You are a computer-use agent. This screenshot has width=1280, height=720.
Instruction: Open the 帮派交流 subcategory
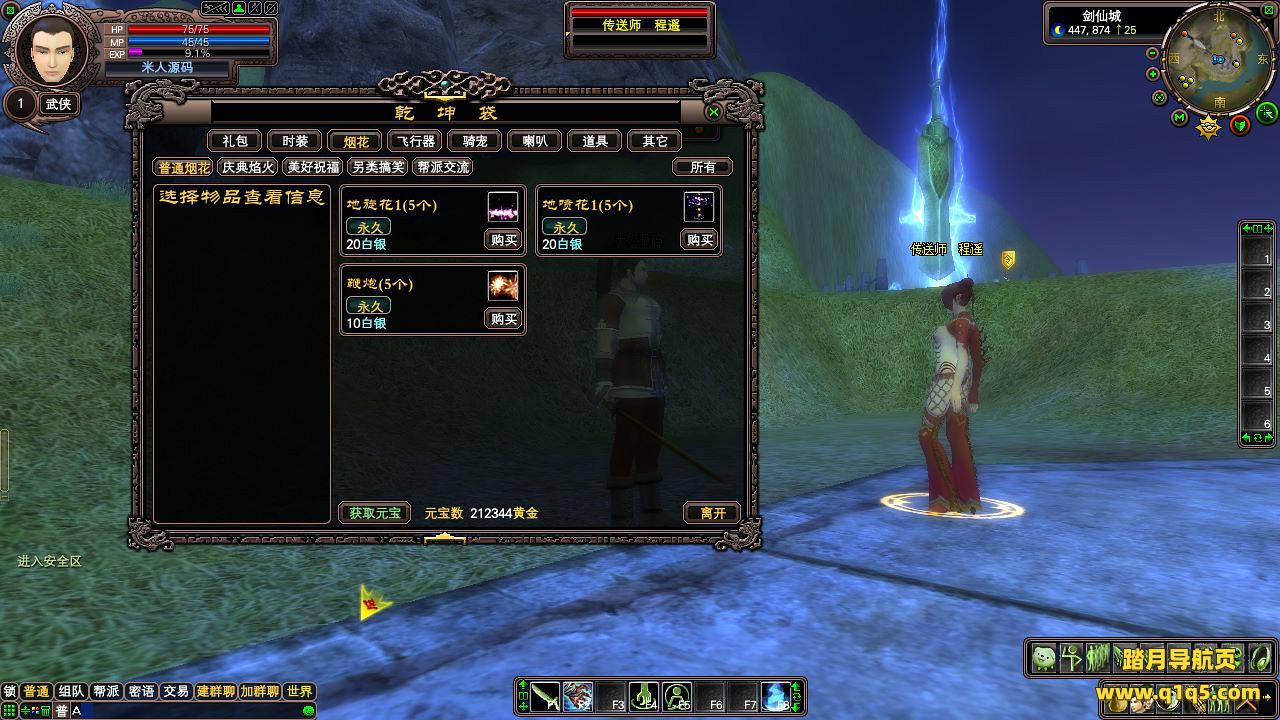pos(443,168)
